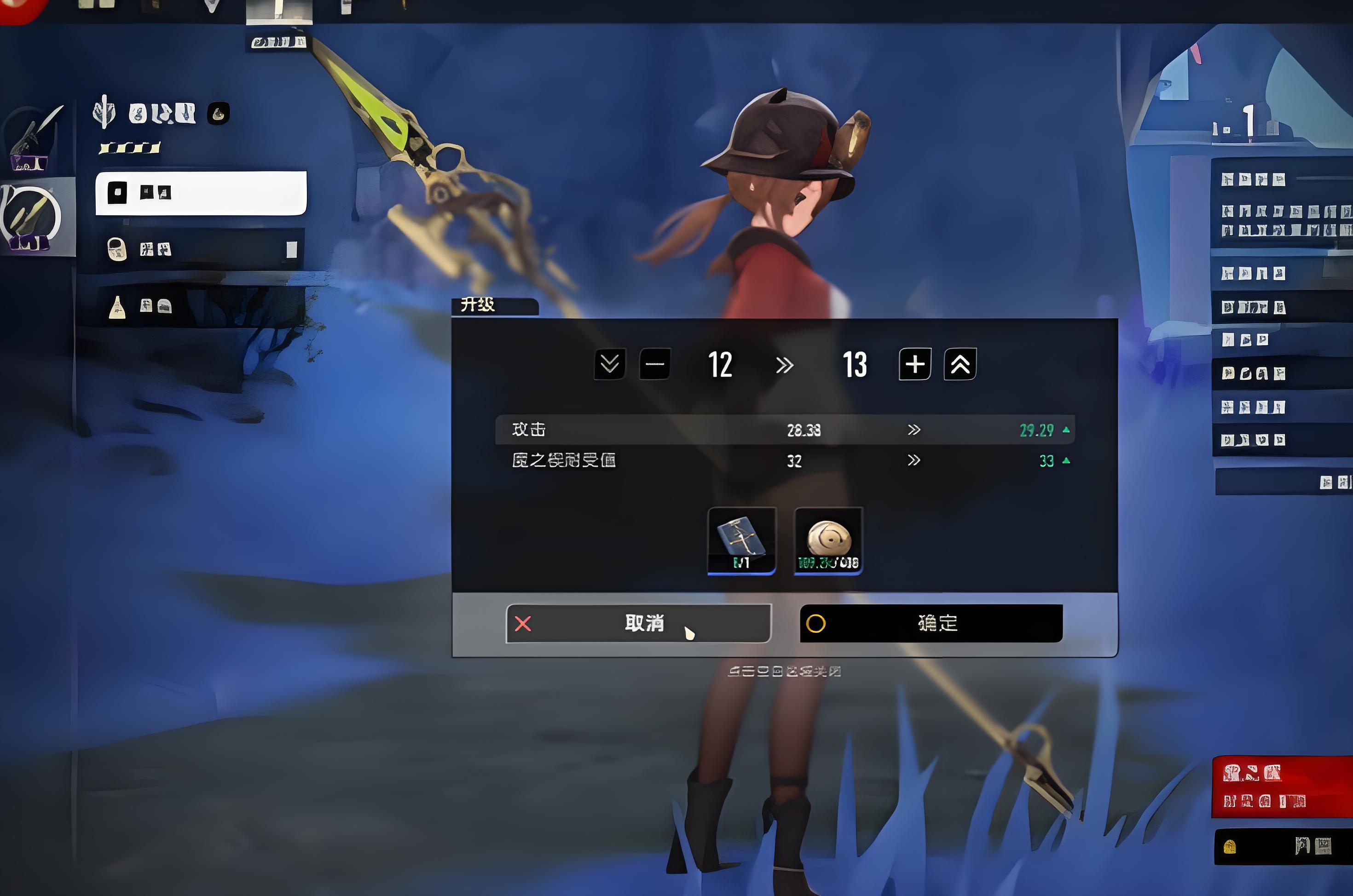Image resolution: width=1353 pixels, height=896 pixels.
Task: Open the menu row with the helmet icon
Action: point(201,249)
